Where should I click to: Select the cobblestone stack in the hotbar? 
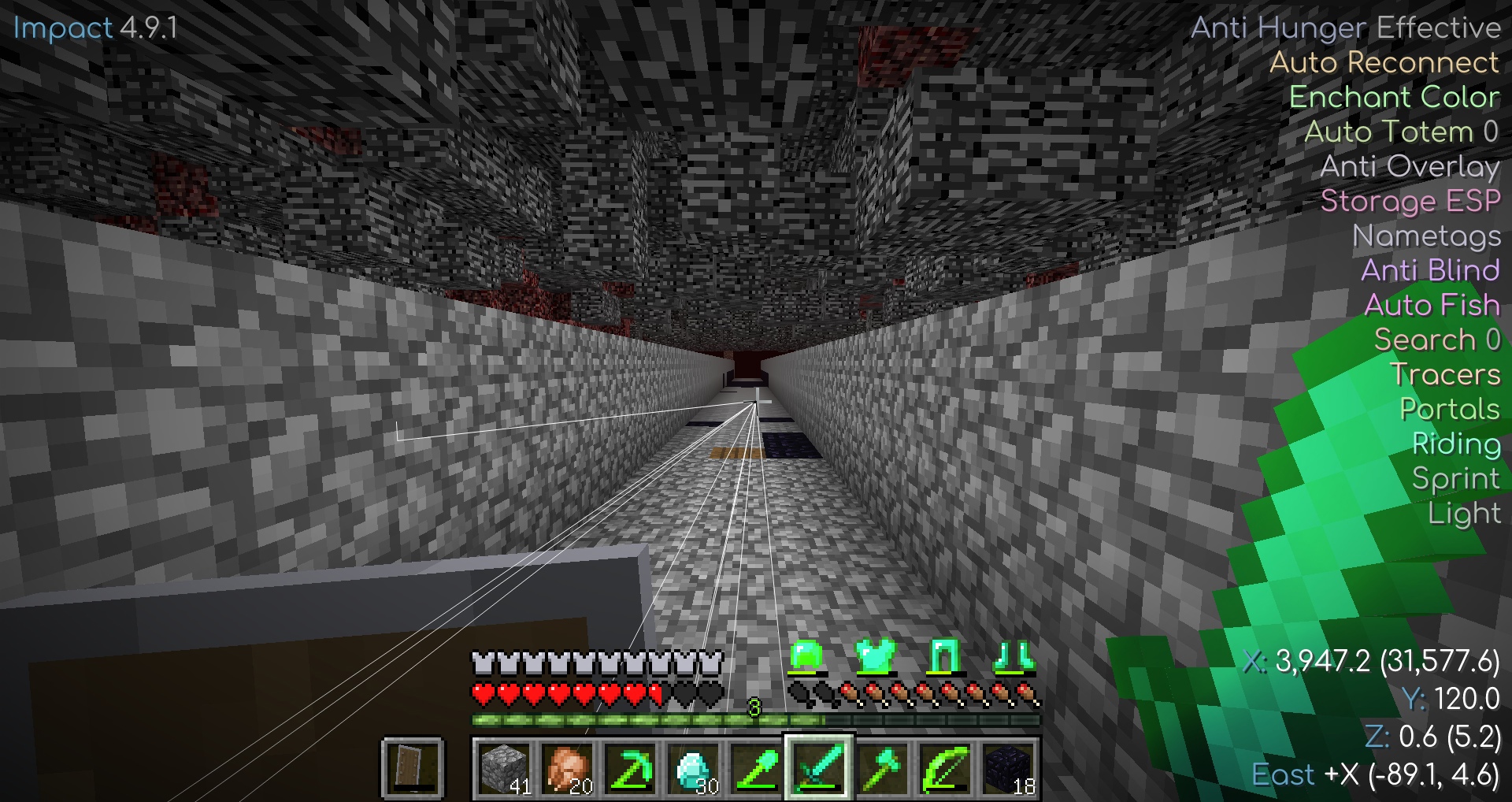[504, 768]
